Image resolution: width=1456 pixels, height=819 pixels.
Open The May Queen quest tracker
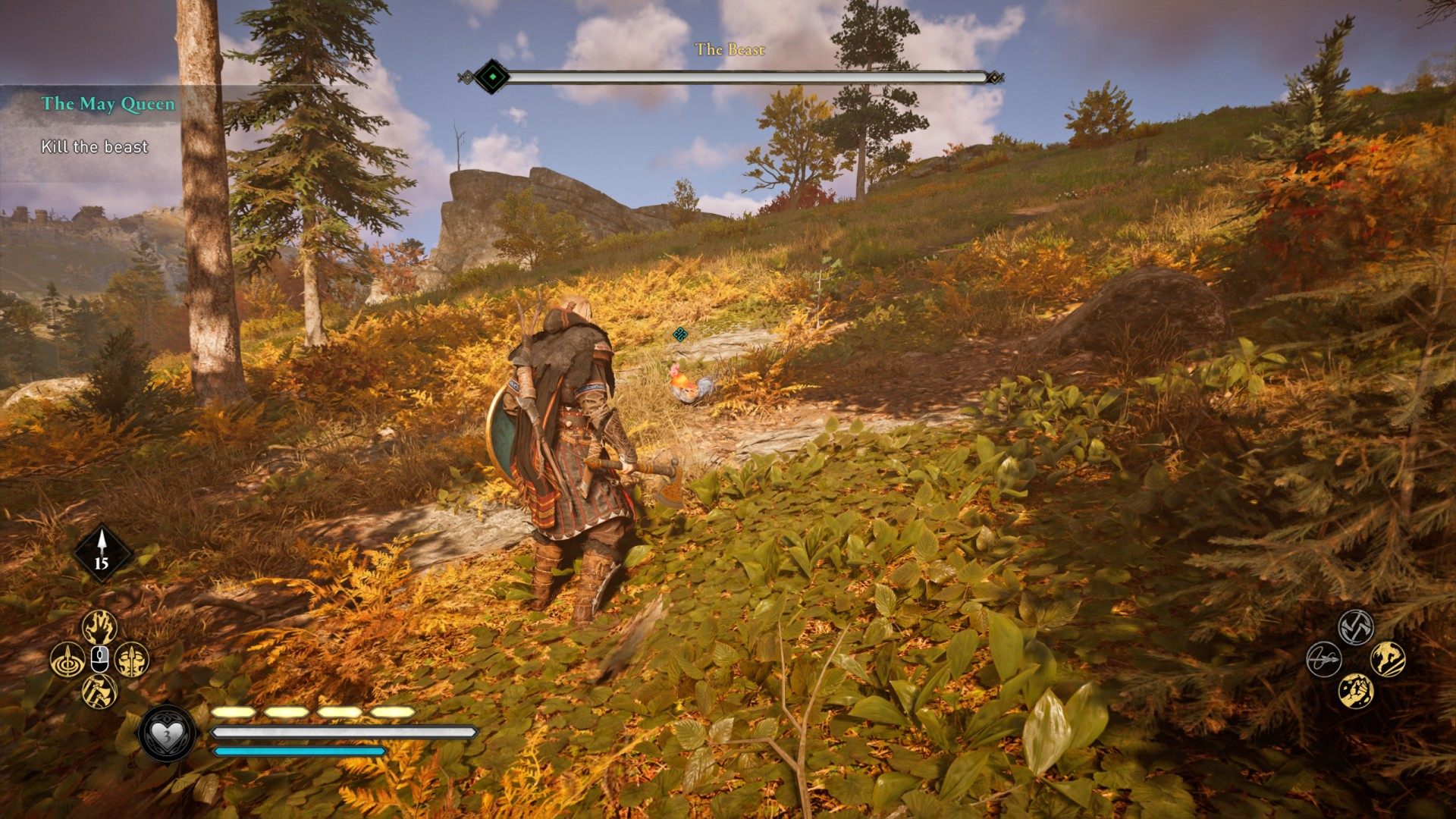click(108, 104)
